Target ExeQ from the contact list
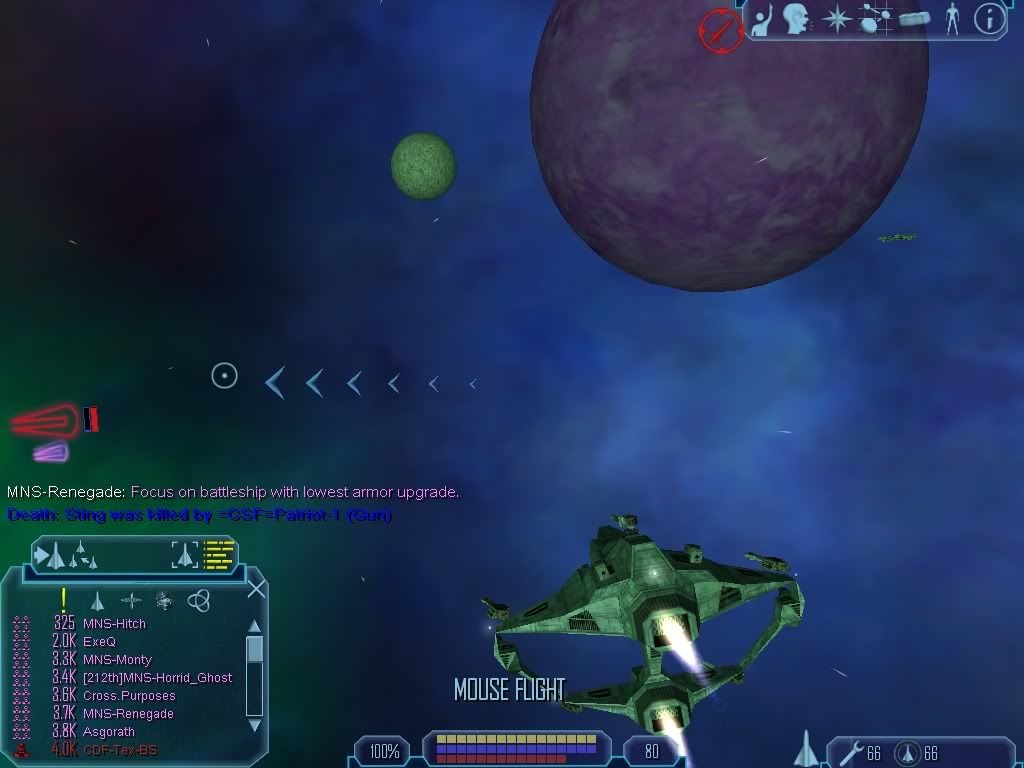The width and height of the screenshot is (1024, 768). tap(99, 642)
